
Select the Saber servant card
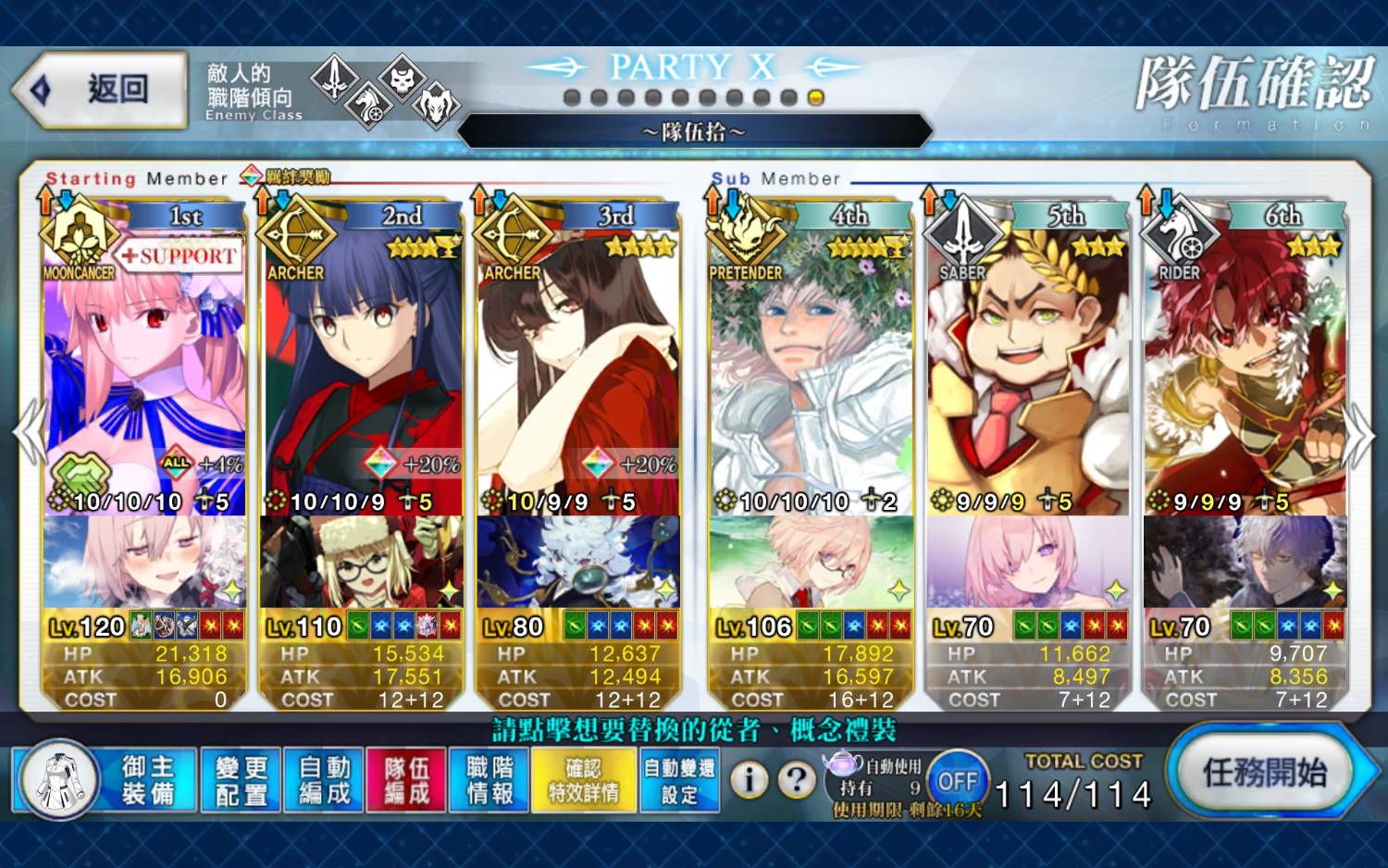pyautogui.click(x=1028, y=370)
